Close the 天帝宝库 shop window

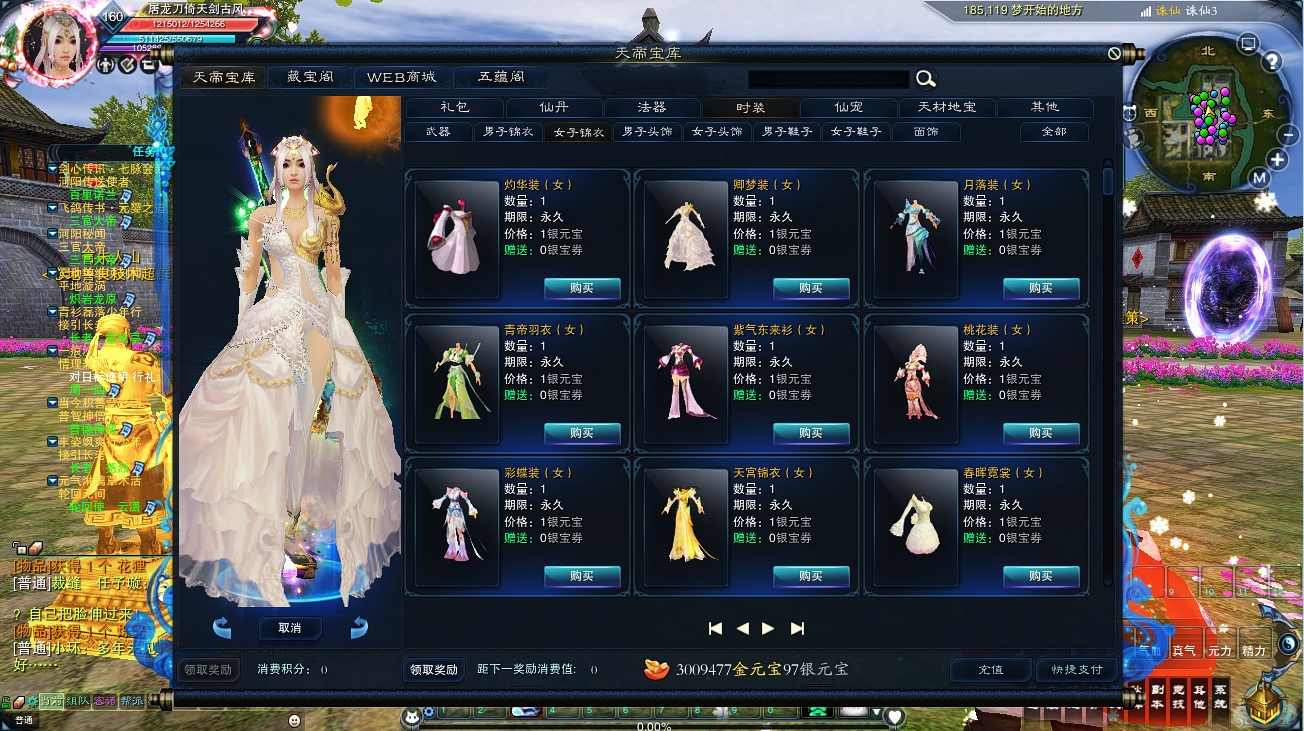pyautogui.click(x=1115, y=53)
